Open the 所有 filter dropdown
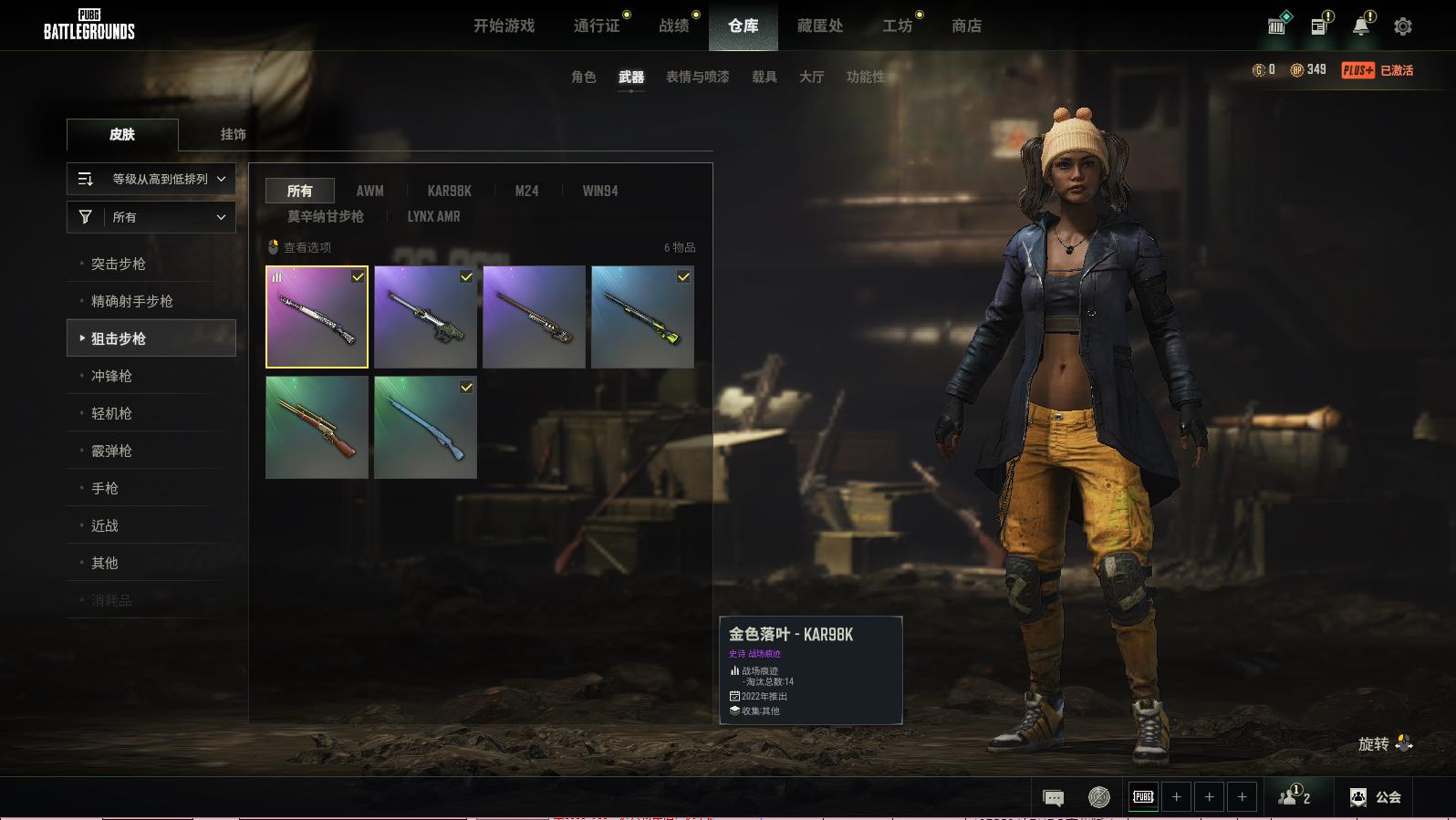Viewport: 1456px width, 820px height. 151,217
